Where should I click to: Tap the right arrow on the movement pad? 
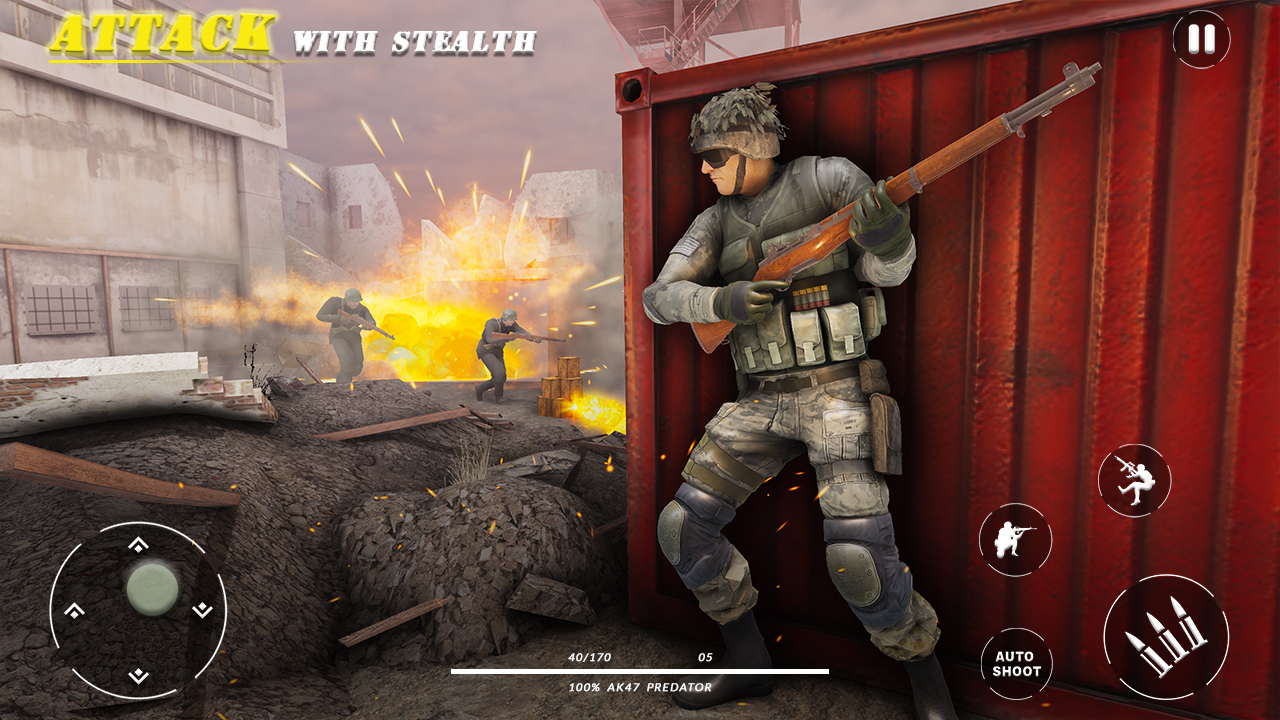pos(203,609)
